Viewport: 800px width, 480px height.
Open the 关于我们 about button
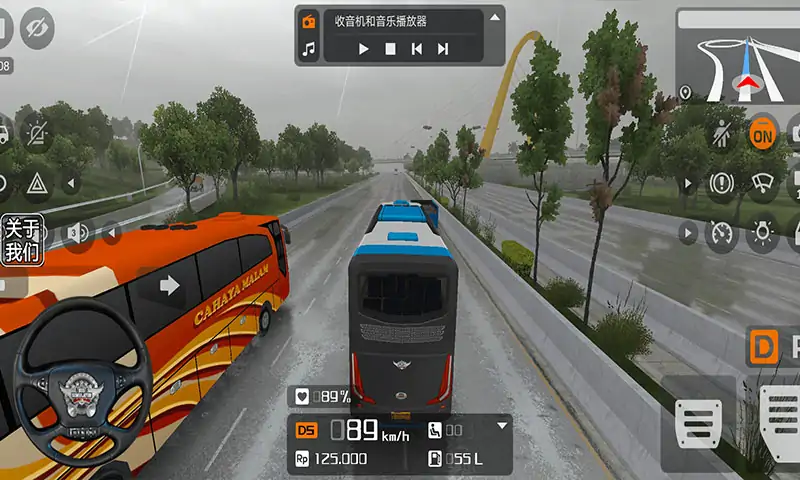tap(21, 240)
